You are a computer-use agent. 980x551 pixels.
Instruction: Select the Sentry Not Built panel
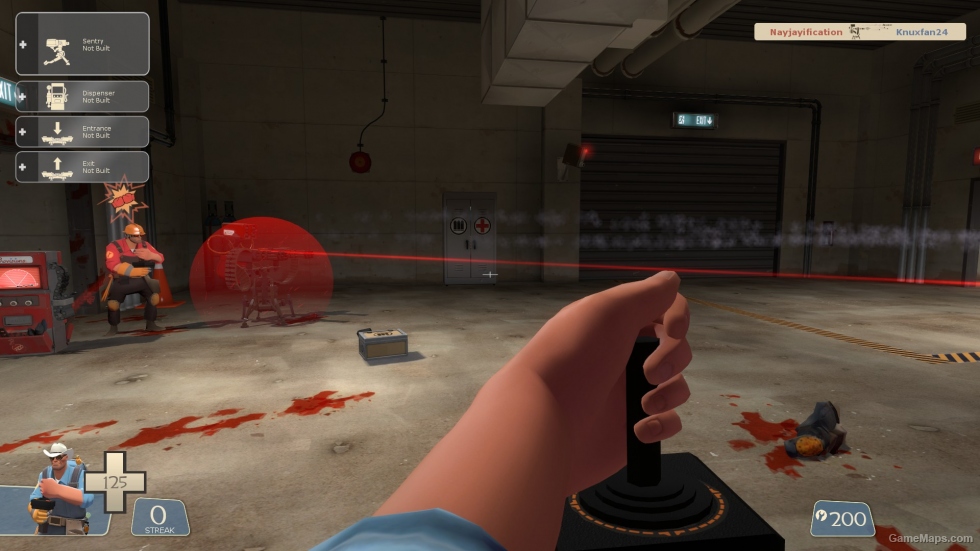[82, 44]
